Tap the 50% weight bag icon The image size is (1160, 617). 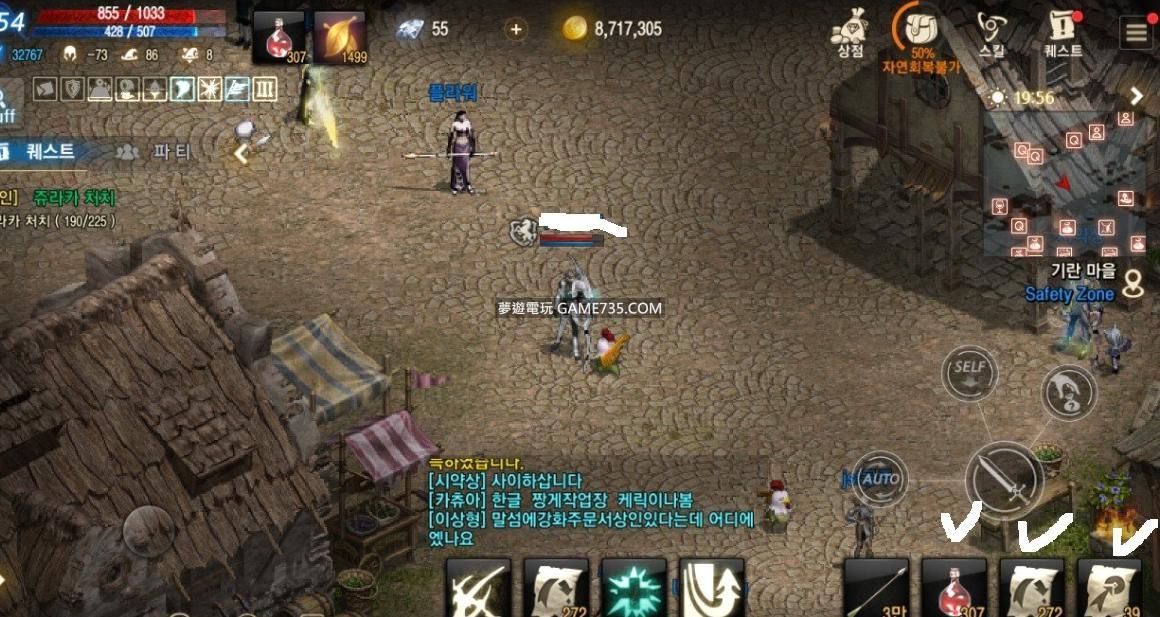pos(921,30)
